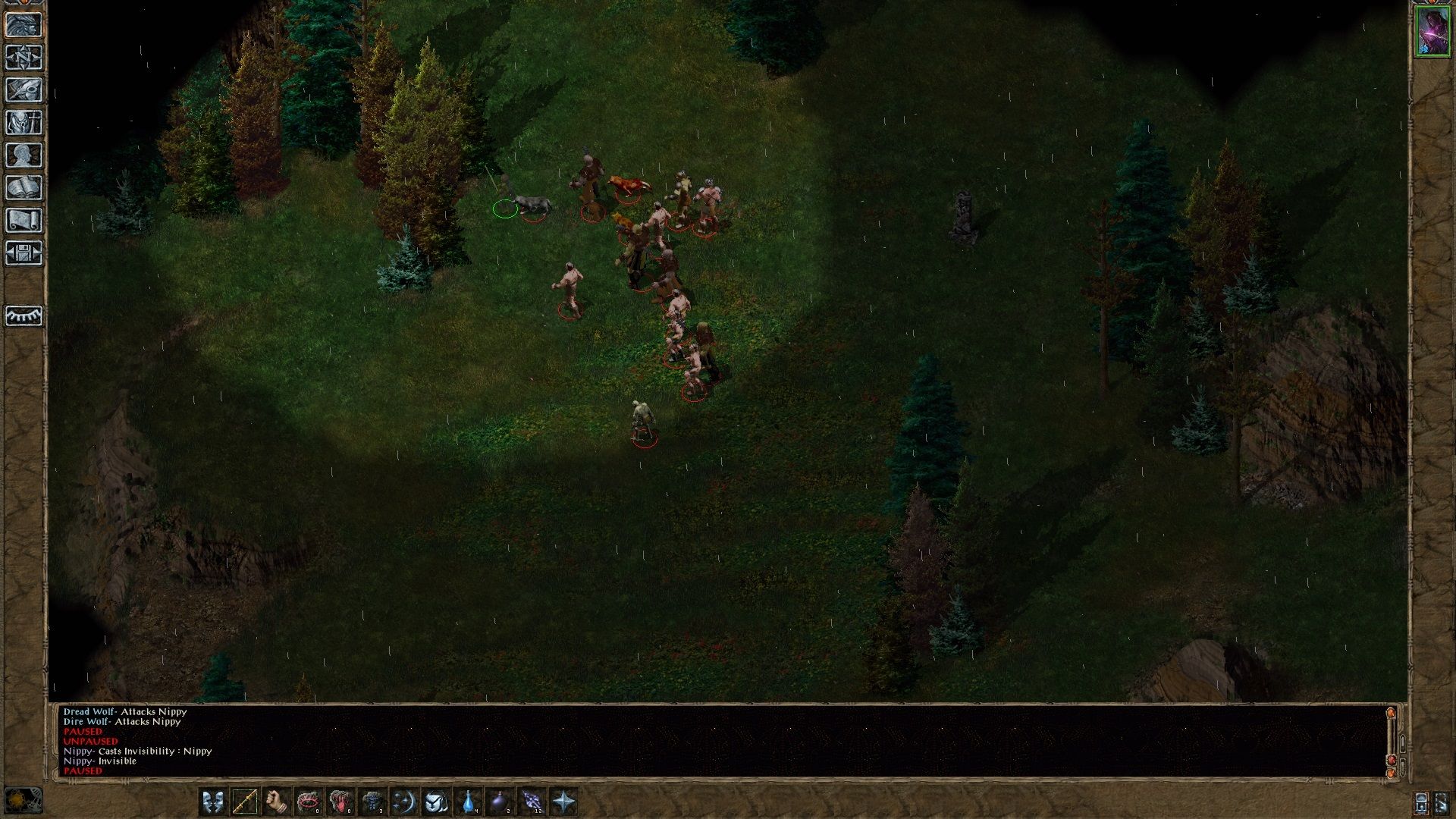Switch to the unarmed fist attack
Viewport: 1456px width, 819px height.
(x=275, y=801)
